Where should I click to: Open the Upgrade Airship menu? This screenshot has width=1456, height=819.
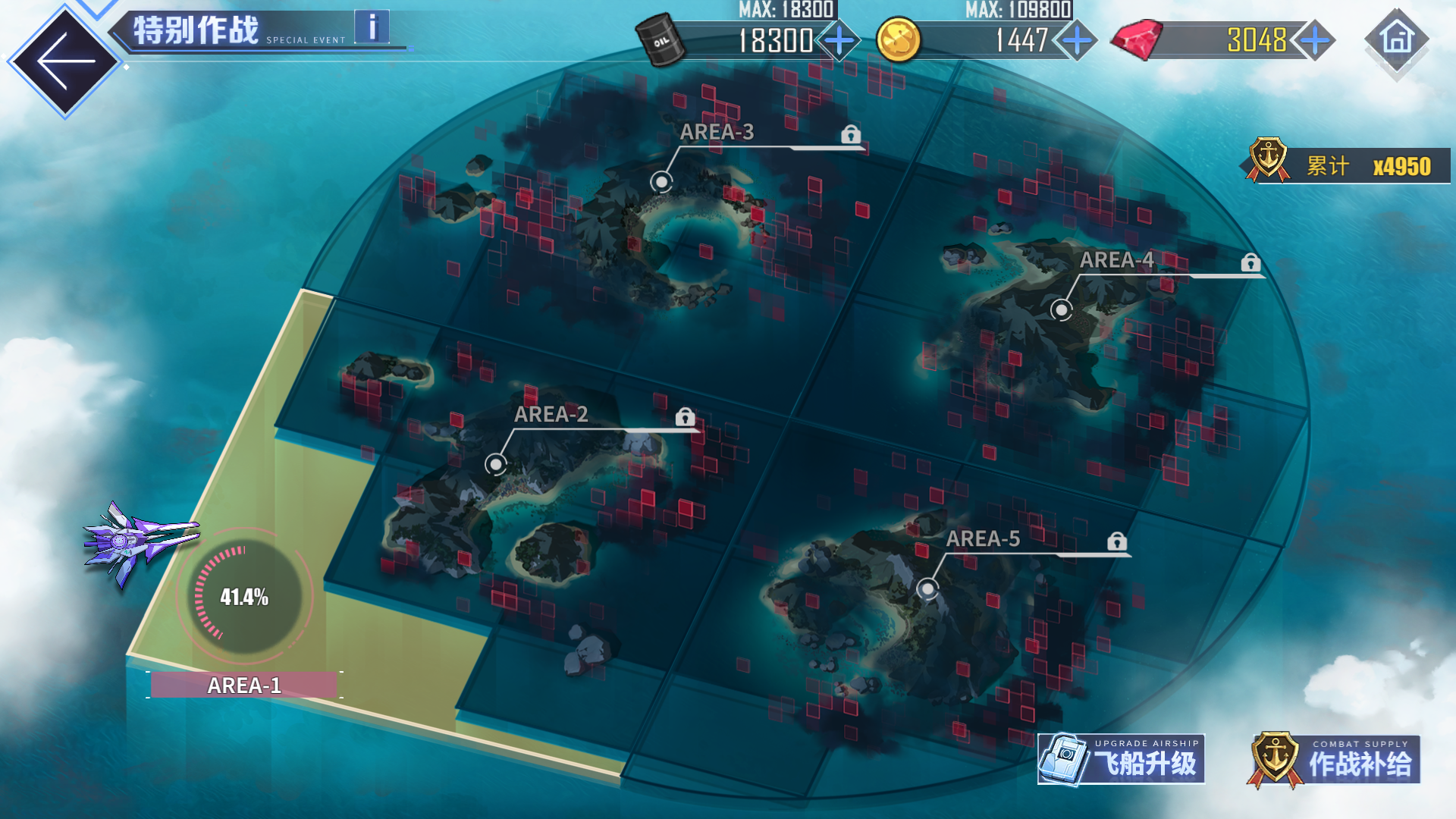(1121, 759)
